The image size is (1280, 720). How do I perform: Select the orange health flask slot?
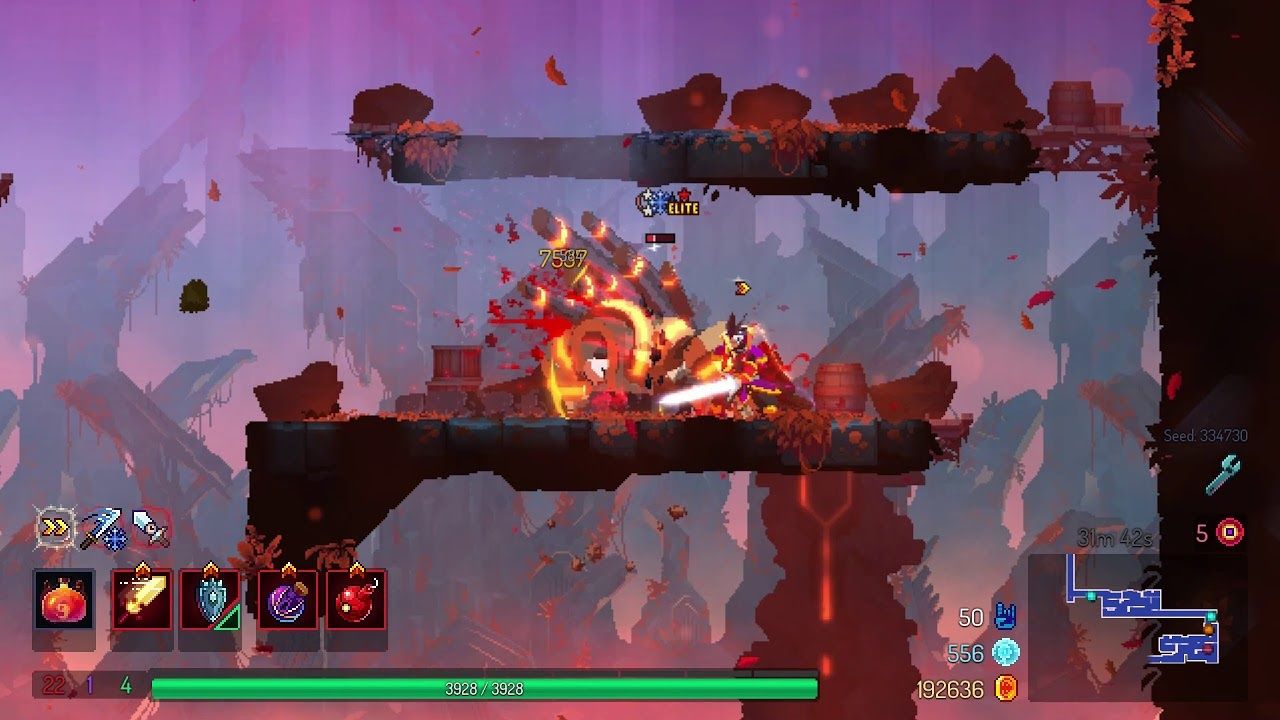[64, 600]
